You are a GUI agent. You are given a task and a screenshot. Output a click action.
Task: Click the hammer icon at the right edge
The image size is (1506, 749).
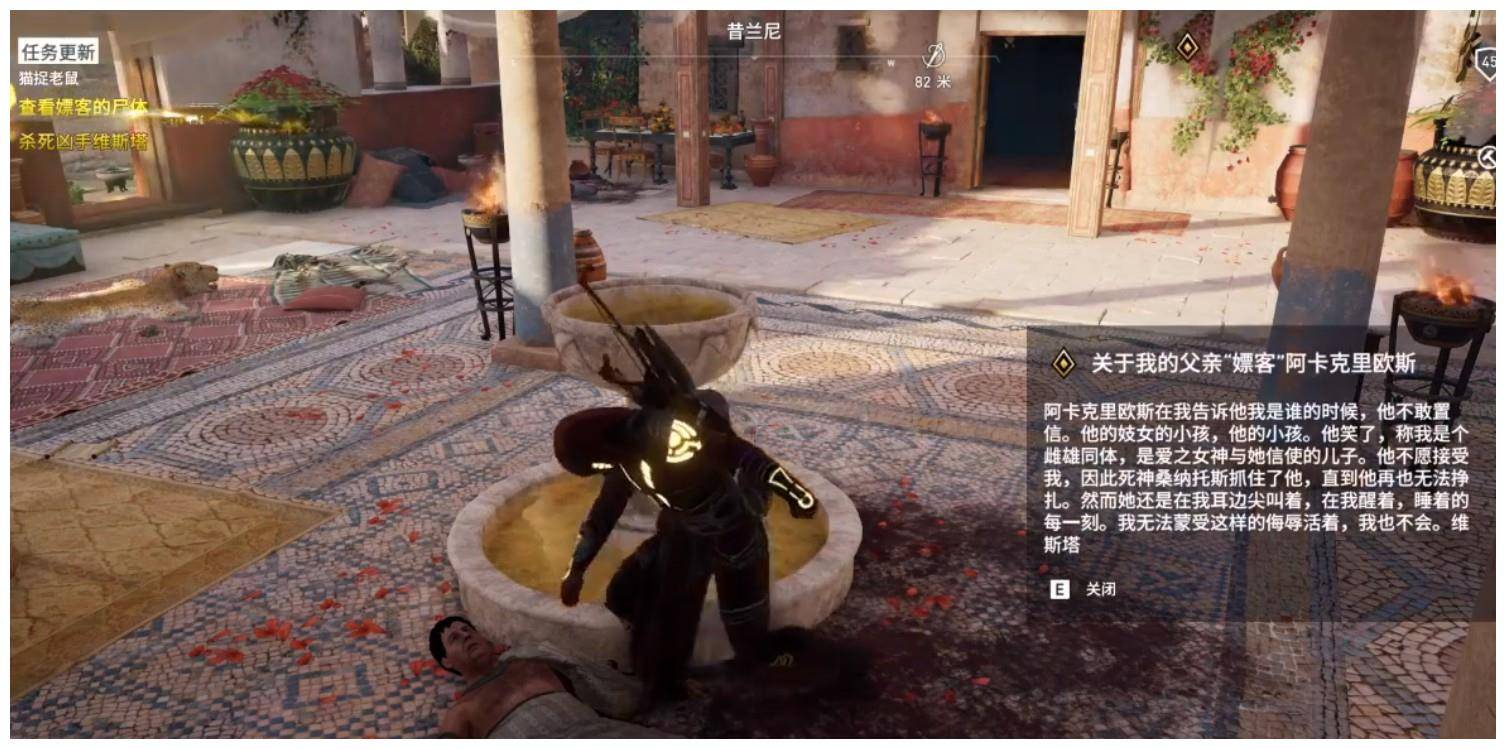coord(1487,157)
